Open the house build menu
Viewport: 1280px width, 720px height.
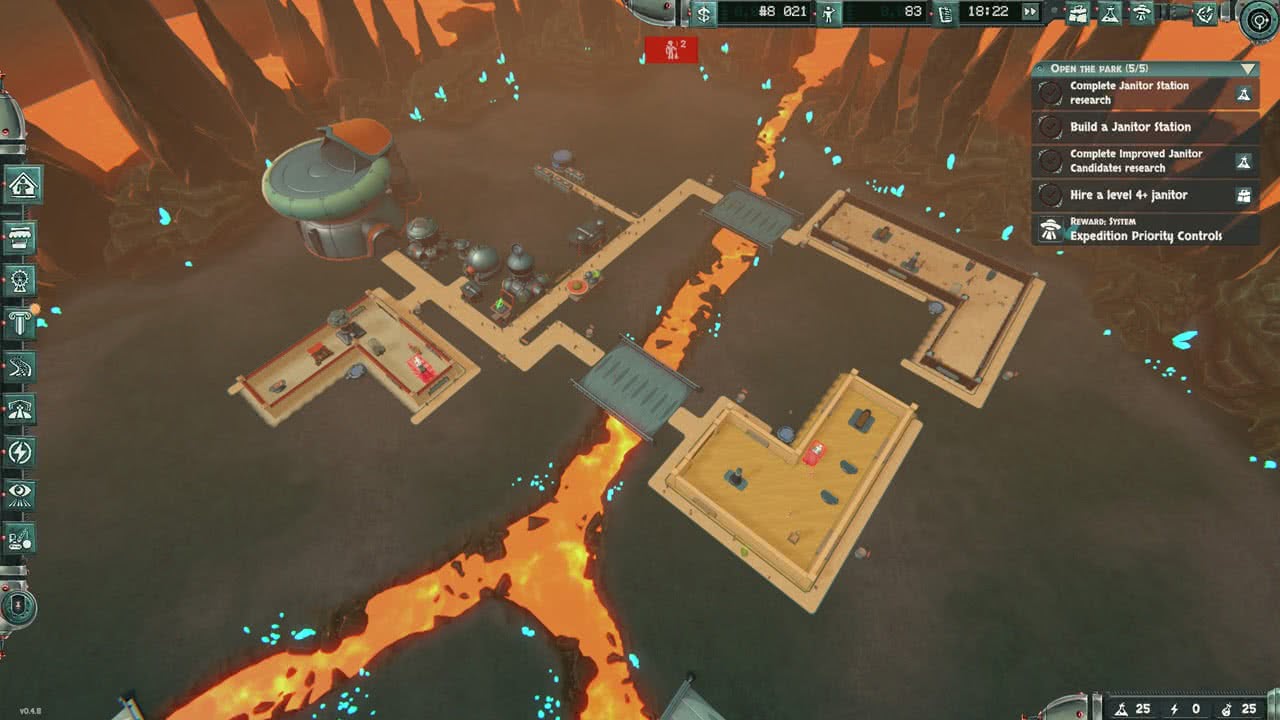tap(21, 186)
